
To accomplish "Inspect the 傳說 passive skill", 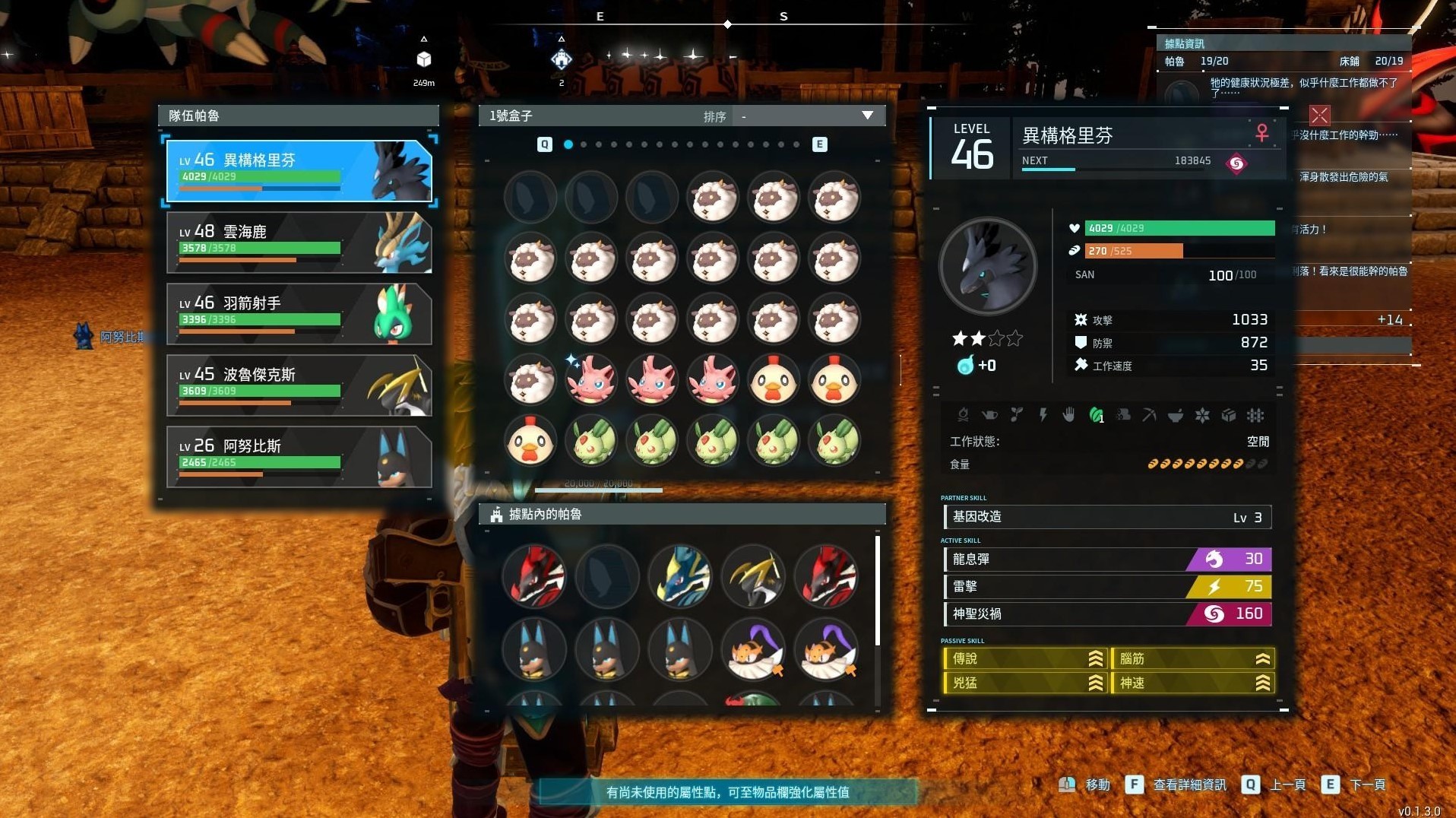I will (x=1024, y=658).
